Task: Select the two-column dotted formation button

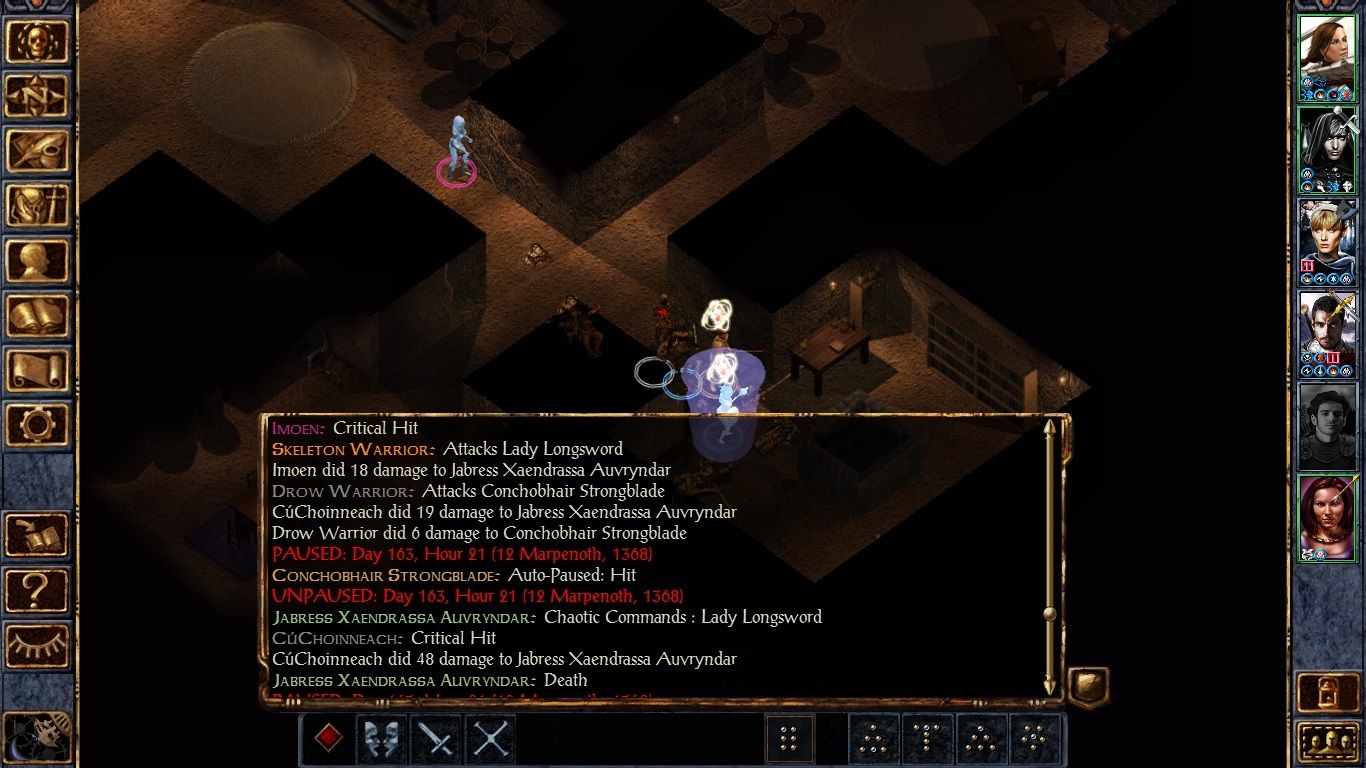Action: coord(788,739)
